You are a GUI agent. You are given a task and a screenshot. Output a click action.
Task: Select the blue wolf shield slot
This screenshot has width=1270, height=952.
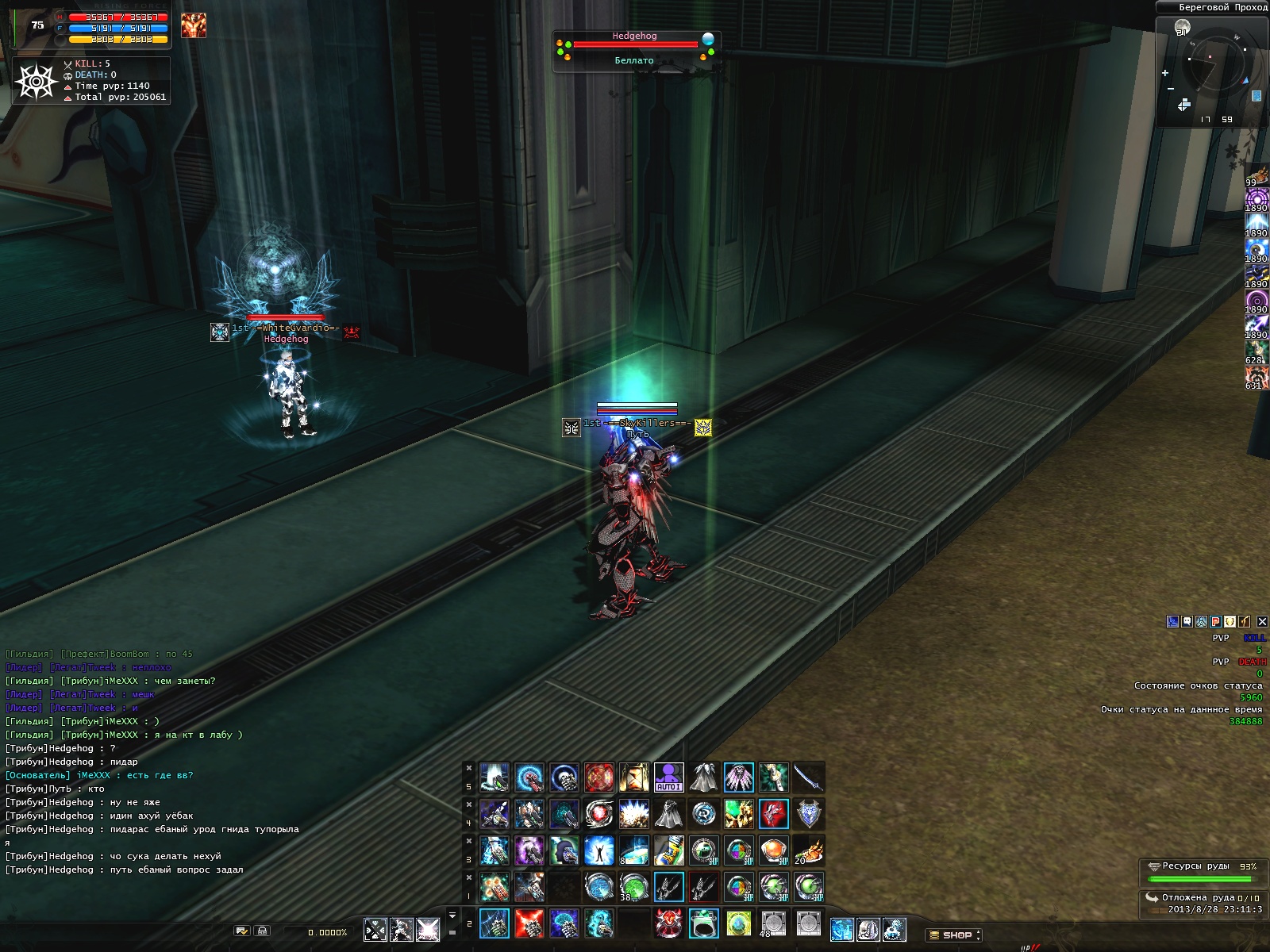pyautogui.click(x=808, y=813)
